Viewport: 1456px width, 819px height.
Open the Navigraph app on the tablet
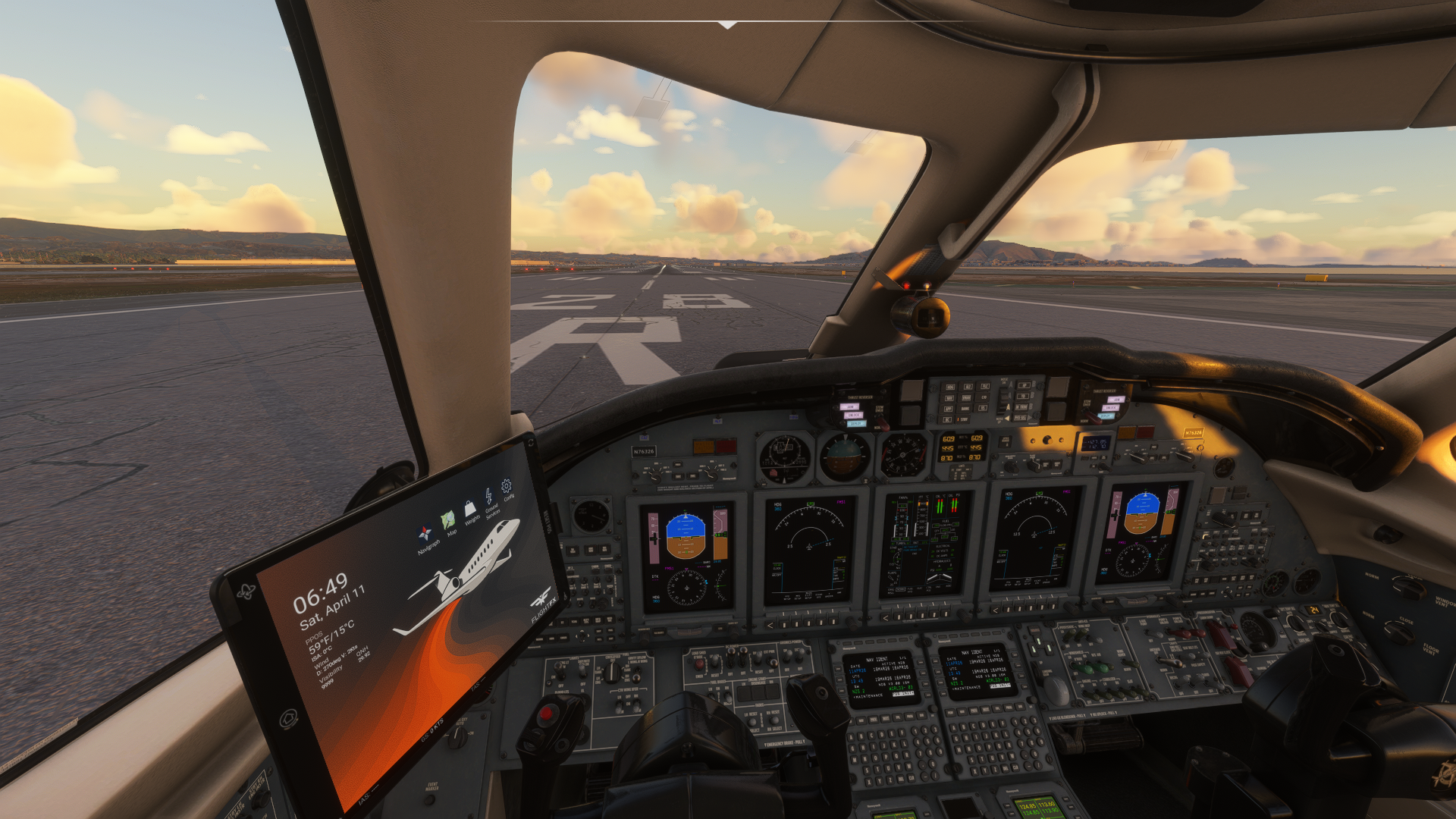point(425,533)
